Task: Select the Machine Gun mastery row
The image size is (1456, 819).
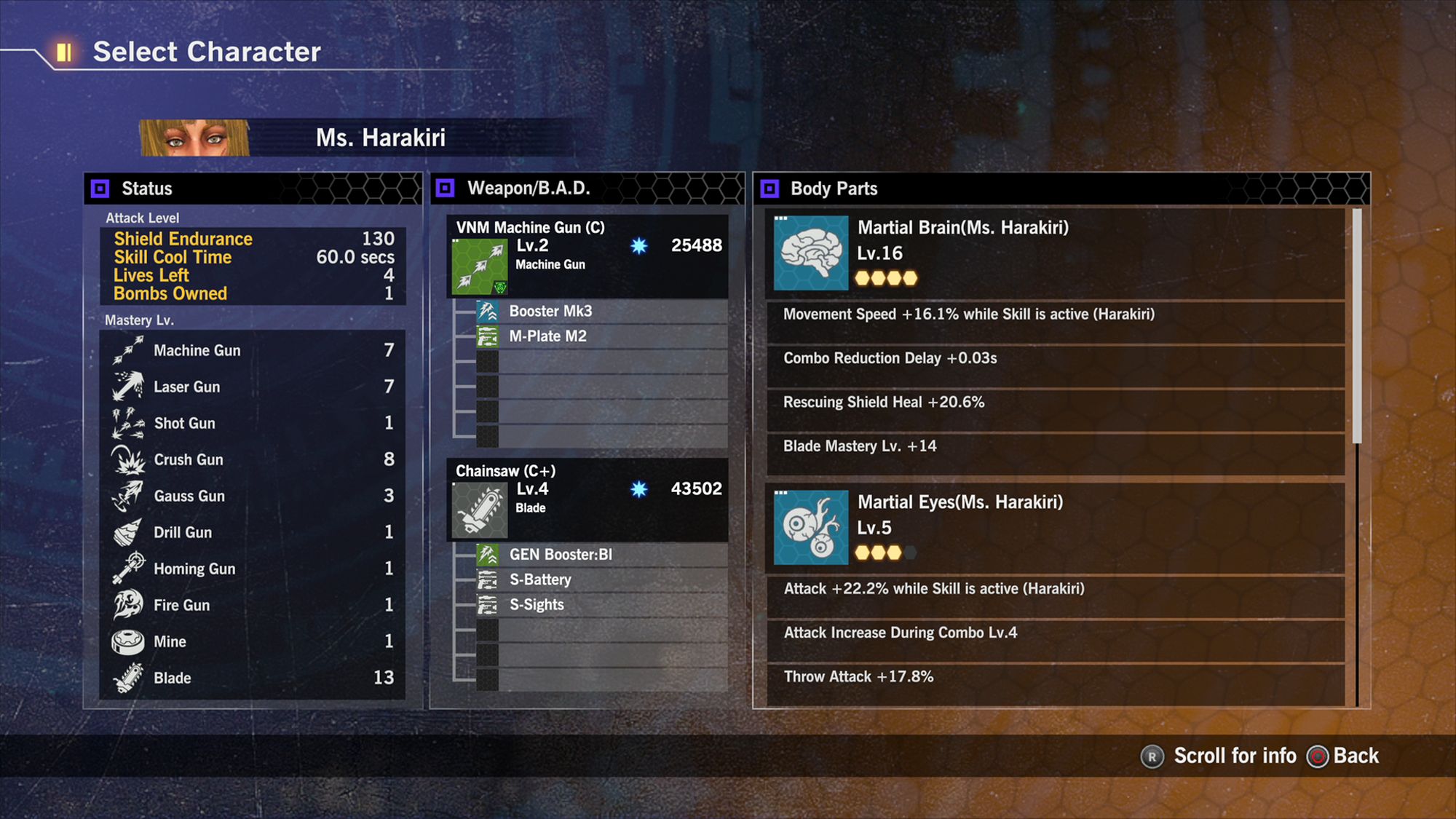Action: coord(252,350)
